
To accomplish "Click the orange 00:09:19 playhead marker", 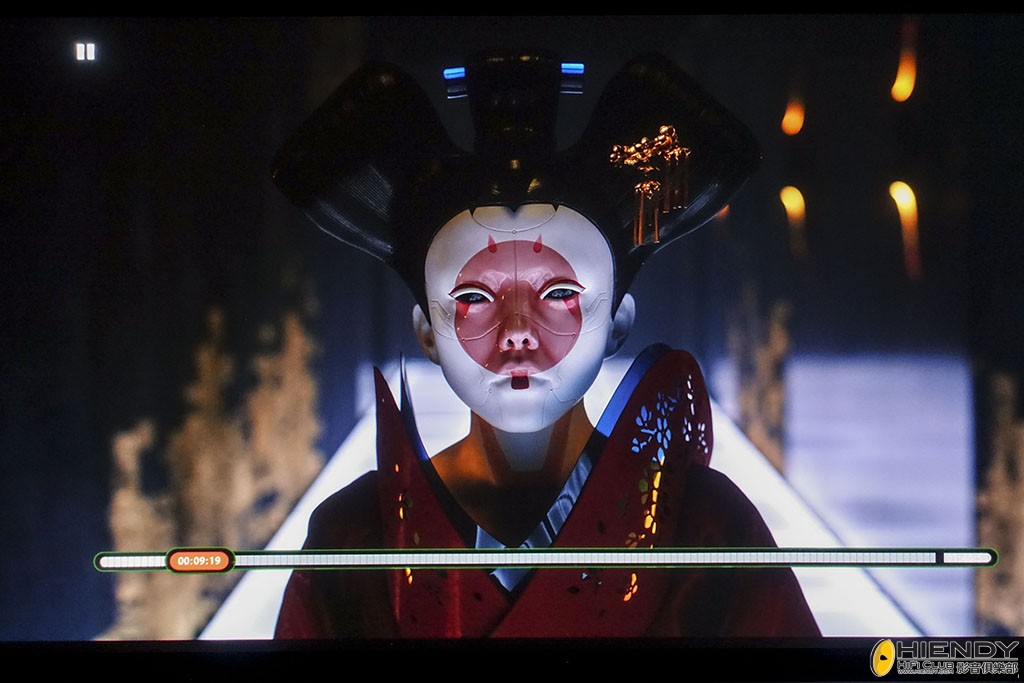I will click(x=199, y=560).
